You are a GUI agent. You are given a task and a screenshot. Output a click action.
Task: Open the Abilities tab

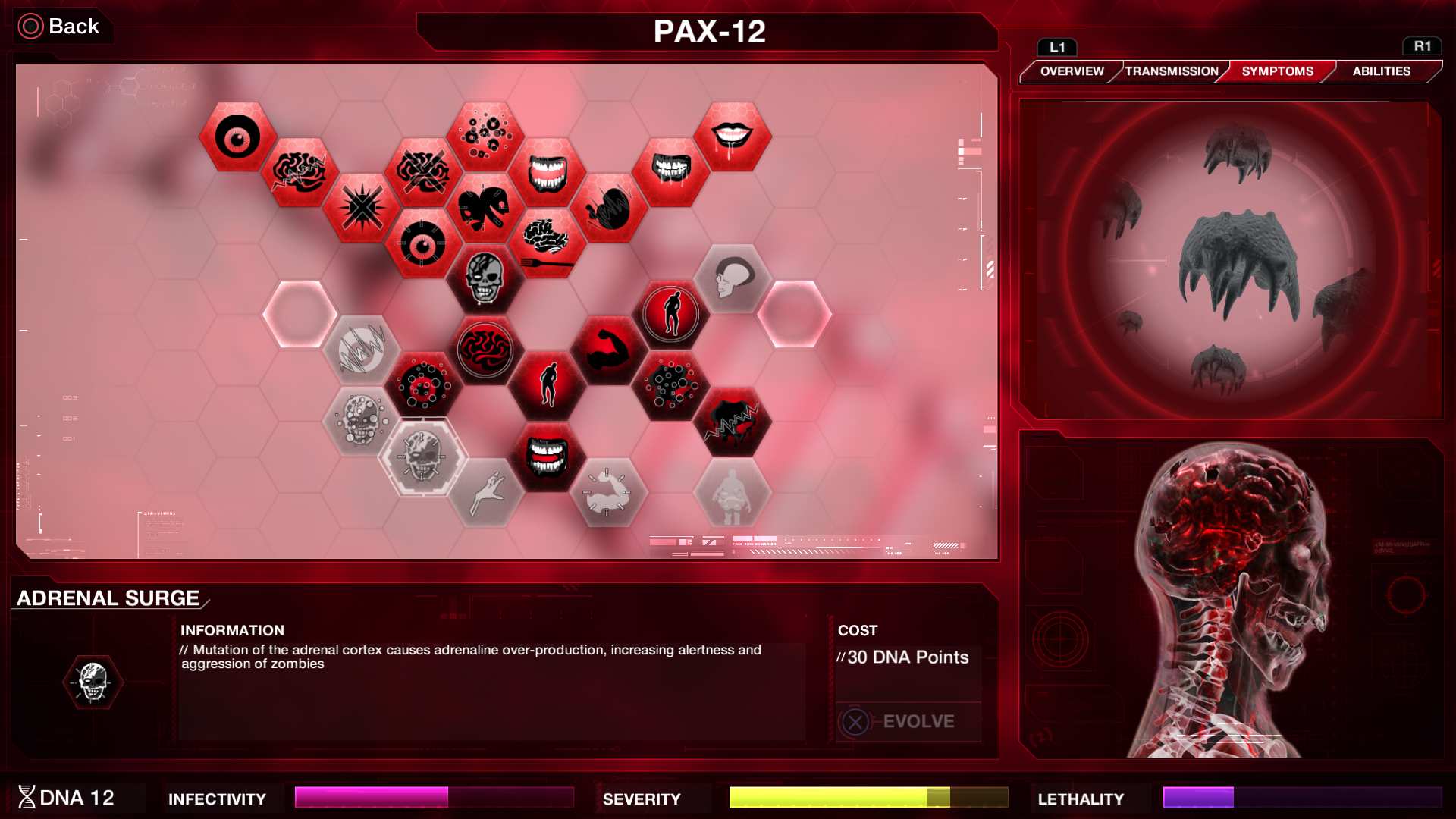[x=1382, y=71]
